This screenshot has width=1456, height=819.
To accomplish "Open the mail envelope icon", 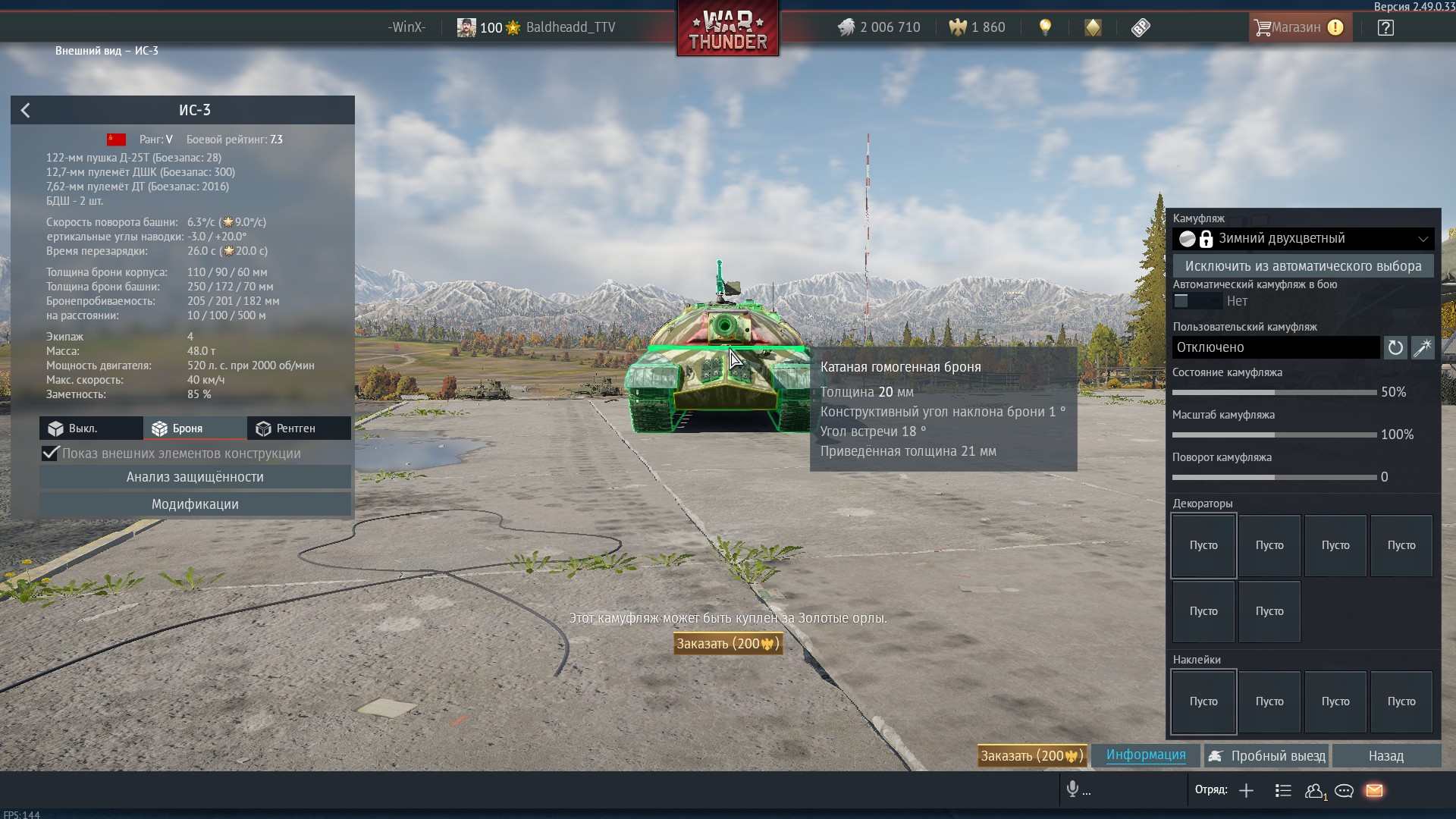I will click(1374, 791).
